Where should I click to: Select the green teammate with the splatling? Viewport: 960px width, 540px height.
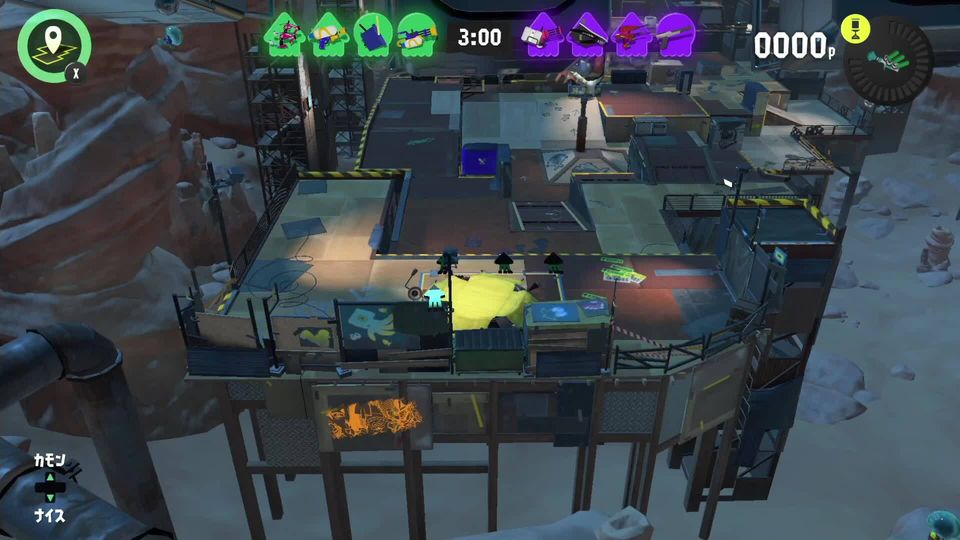tap(416, 35)
